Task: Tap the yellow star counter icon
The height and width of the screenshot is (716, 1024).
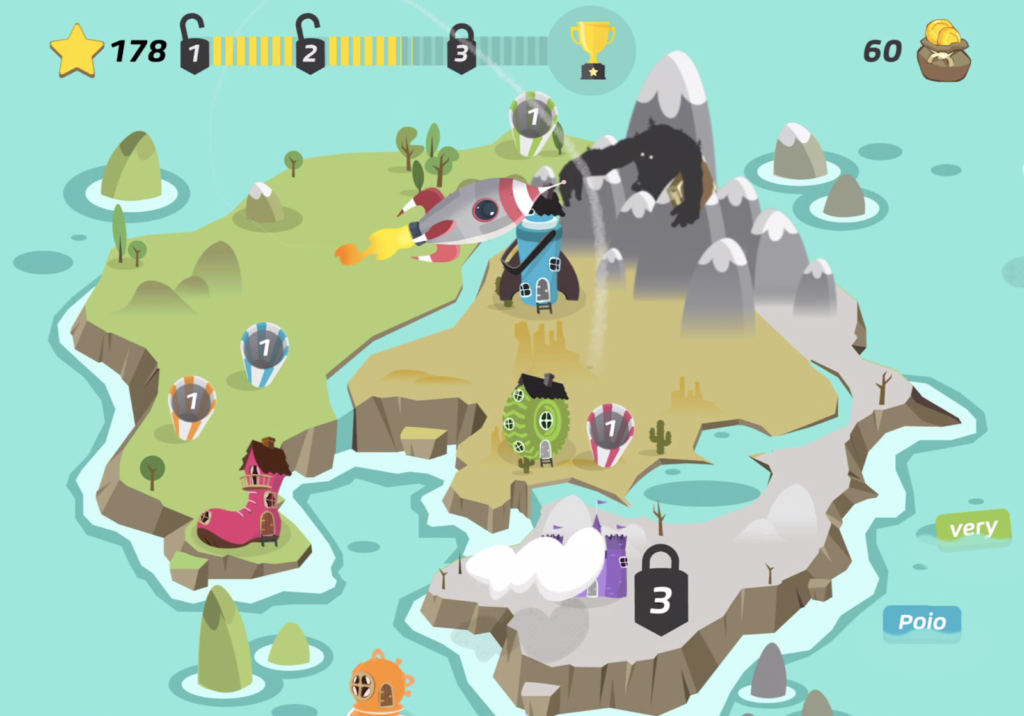Action: tap(77, 51)
